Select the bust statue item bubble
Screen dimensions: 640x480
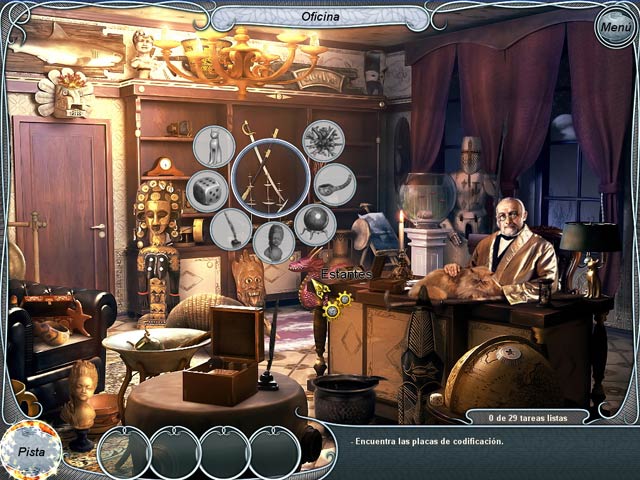[x=273, y=242]
